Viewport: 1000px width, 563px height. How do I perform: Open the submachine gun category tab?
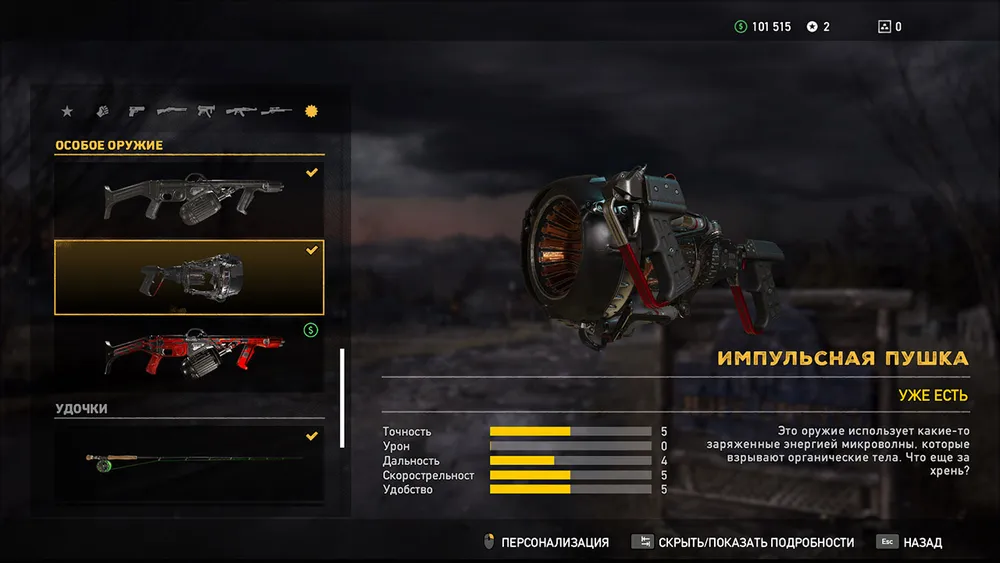[x=206, y=111]
